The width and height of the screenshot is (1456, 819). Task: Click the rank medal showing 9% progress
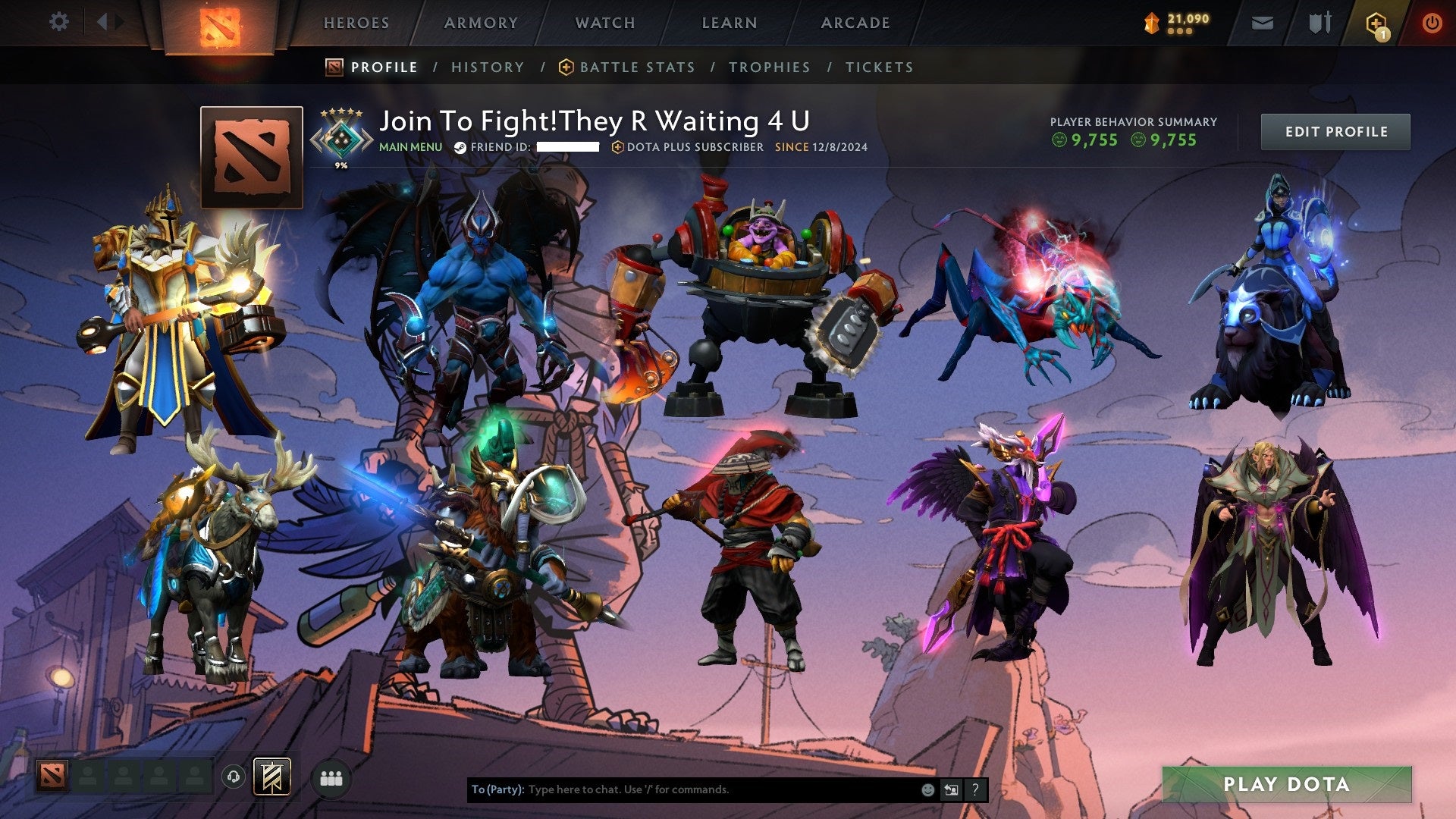pos(341,137)
